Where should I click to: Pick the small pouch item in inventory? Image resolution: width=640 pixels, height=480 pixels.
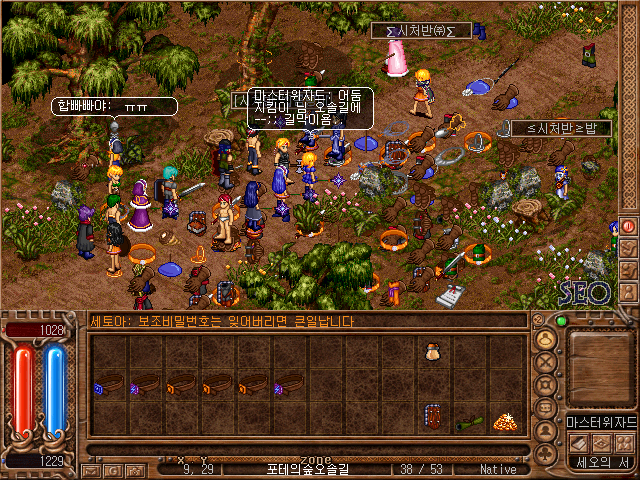tap(433, 352)
